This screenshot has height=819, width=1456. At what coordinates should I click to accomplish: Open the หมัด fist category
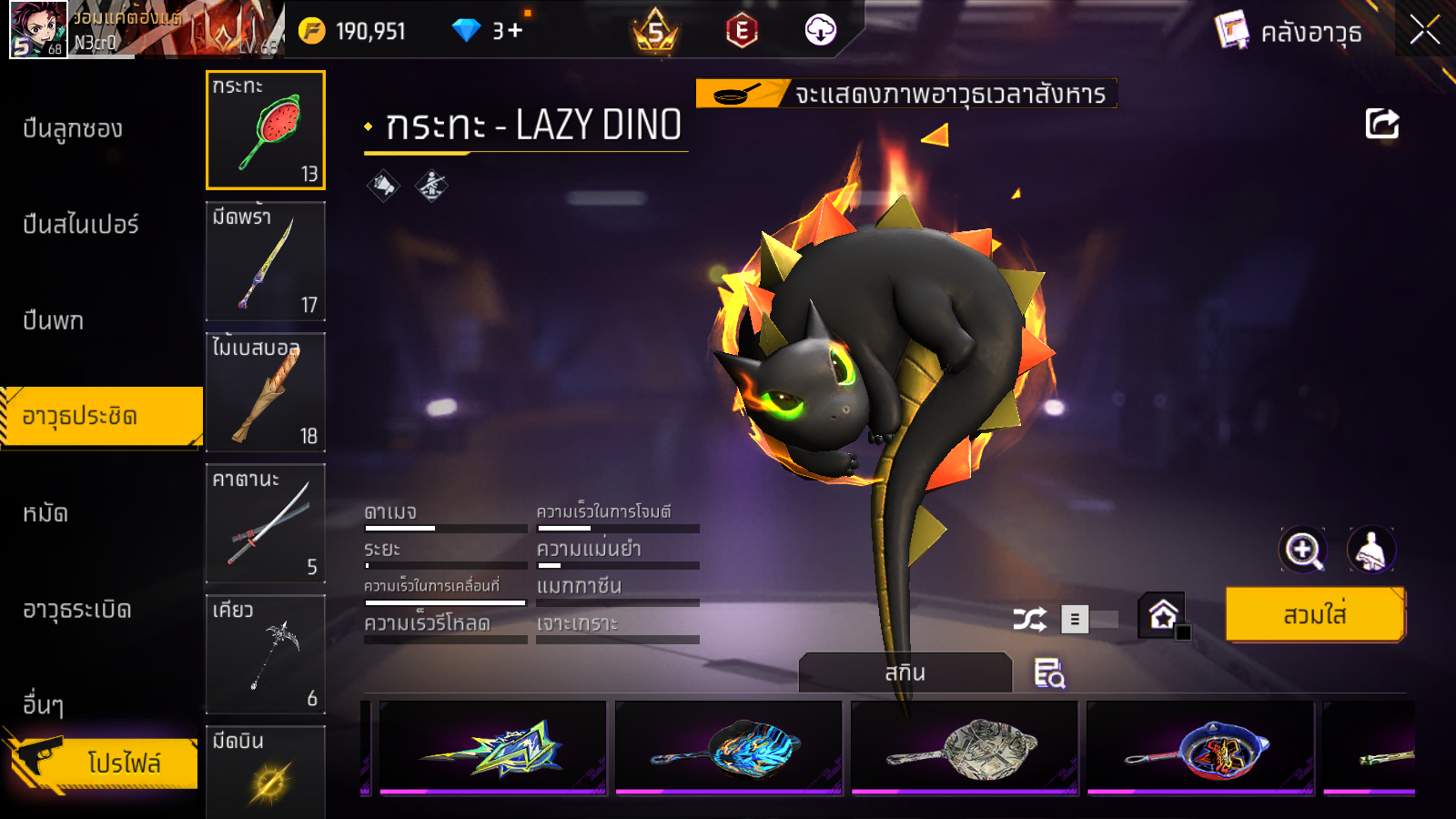(45, 513)
